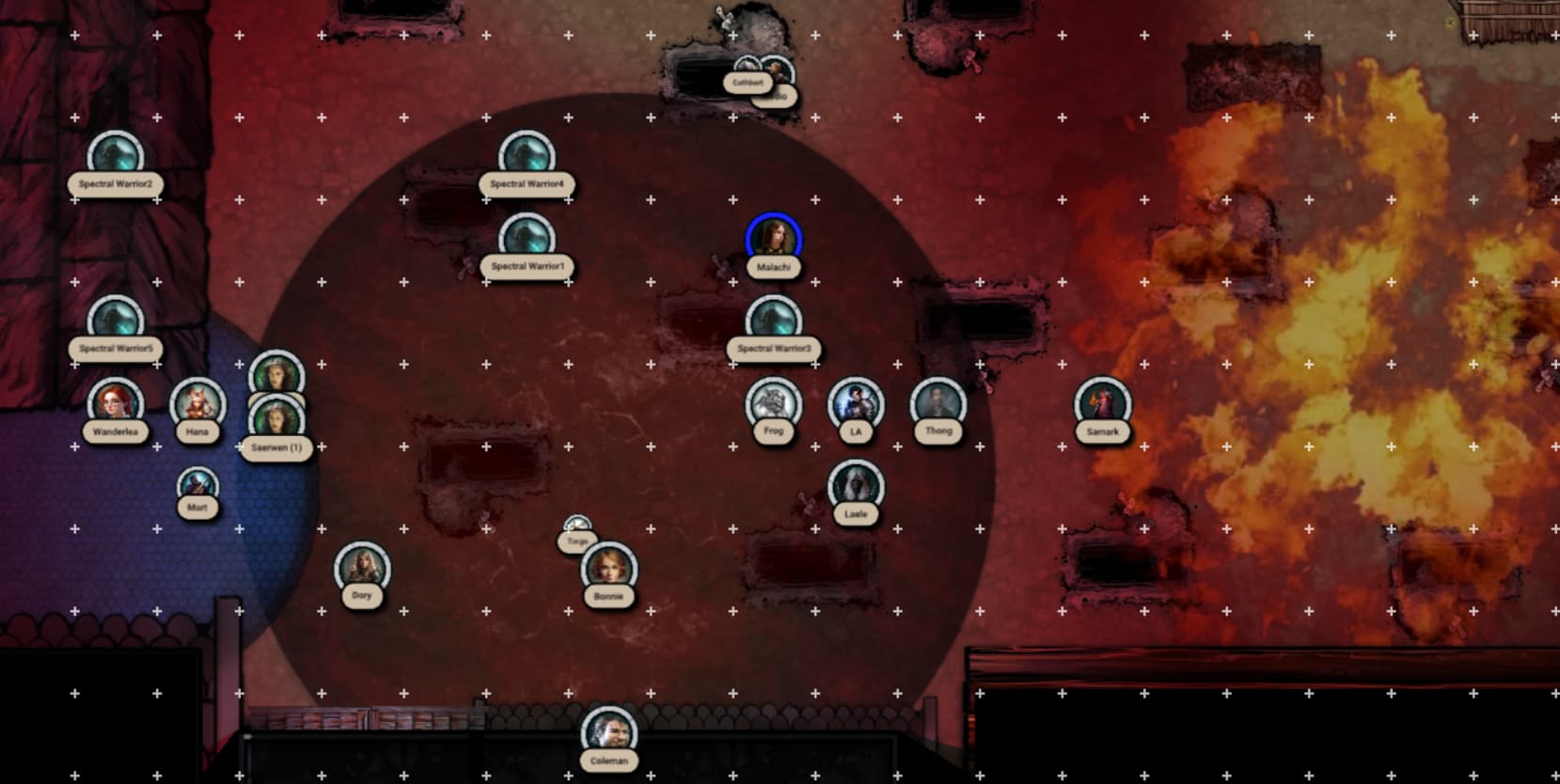Select the Dory character token
Screen dimensions: 1560x784
coord(362,568)
